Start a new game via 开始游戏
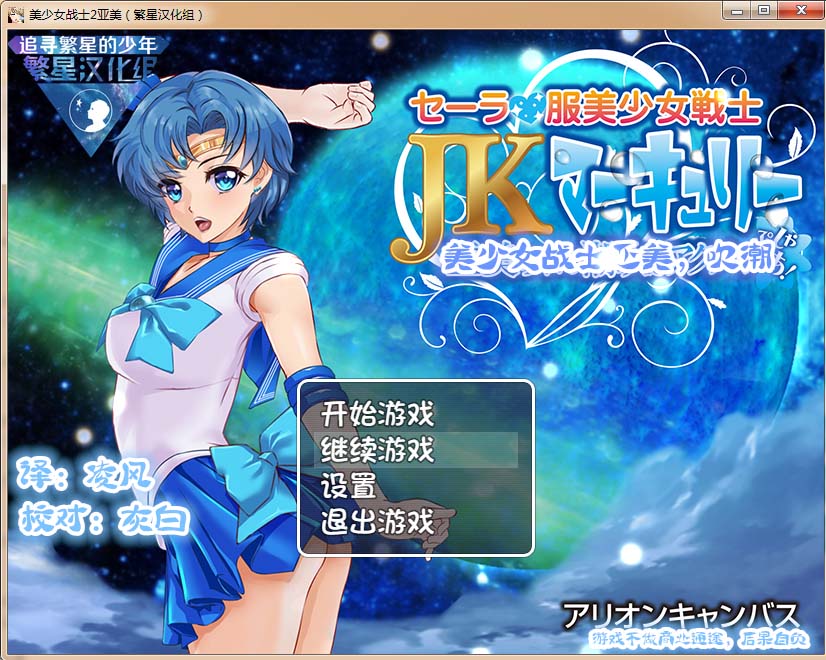The height and width of the screenshot is (660, 826). click(377, 413)
